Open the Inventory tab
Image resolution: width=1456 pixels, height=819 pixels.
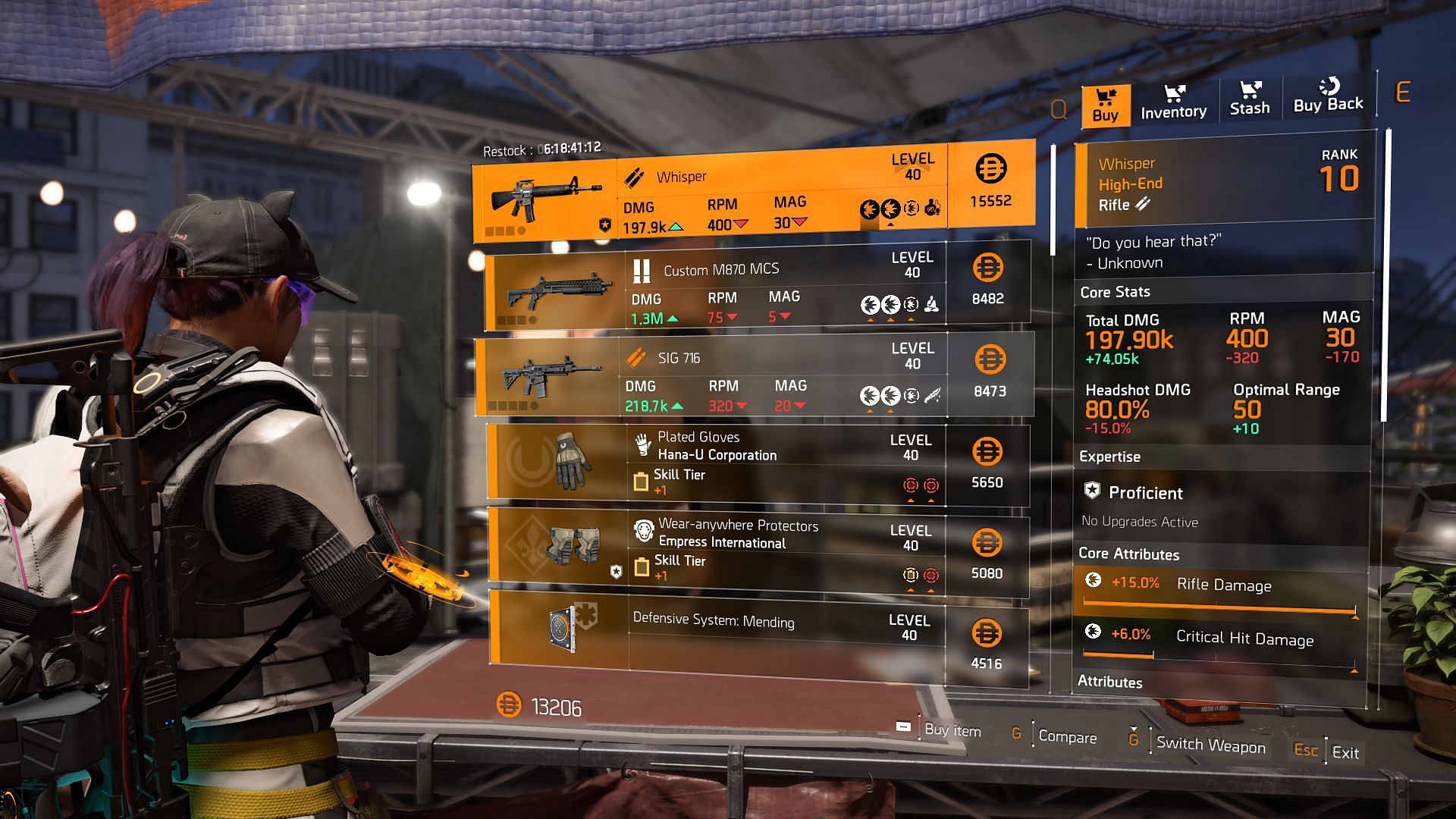coord(1173,102)
